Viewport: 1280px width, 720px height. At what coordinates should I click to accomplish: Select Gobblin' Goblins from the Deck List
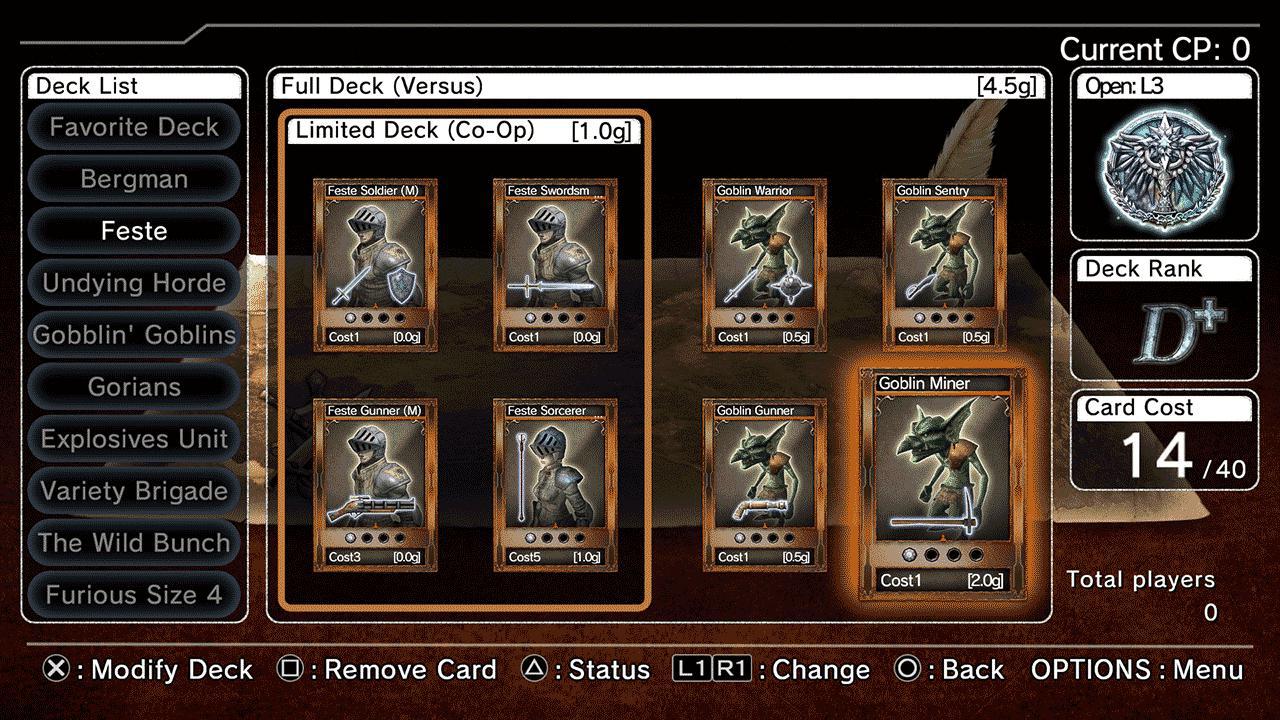click(134, 335)
